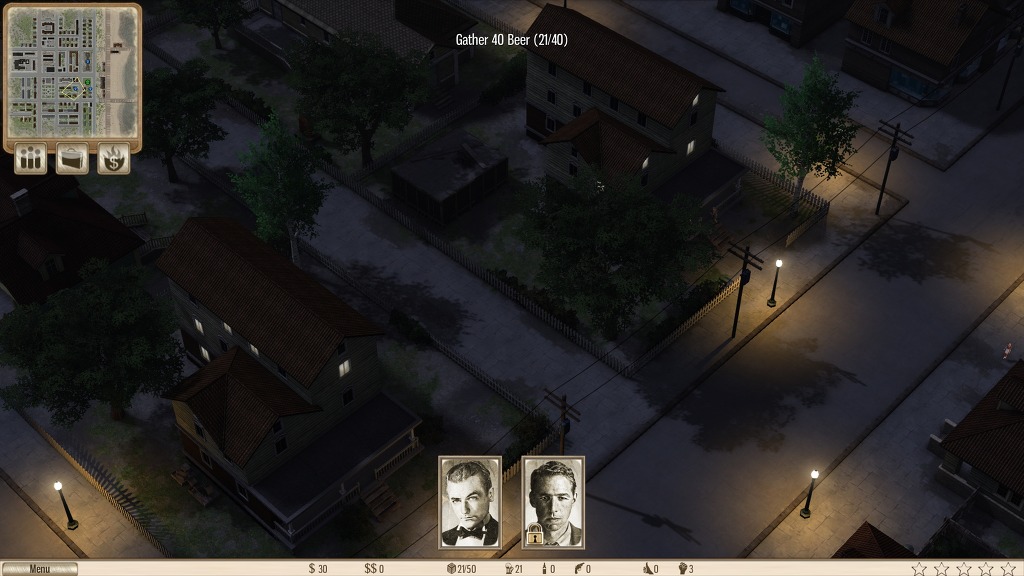The width and height of the screenshot is (1024, 576).
Task: Select the gangster portrait in tuxedo
Action: [x=470, y=502]
